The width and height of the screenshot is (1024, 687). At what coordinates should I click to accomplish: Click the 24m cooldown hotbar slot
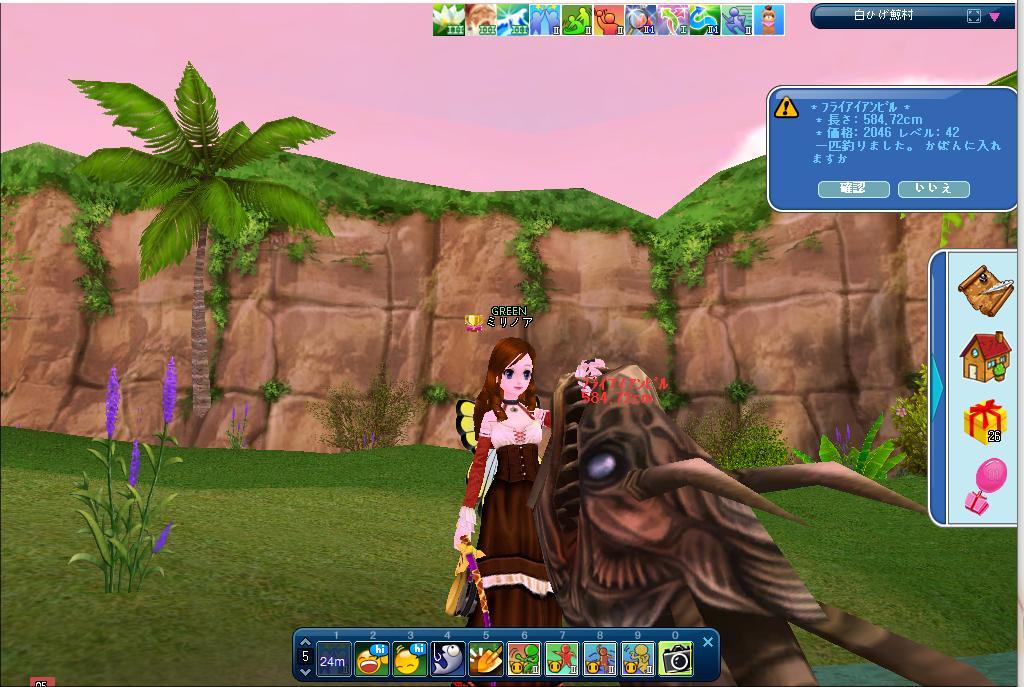coord(333,660)
